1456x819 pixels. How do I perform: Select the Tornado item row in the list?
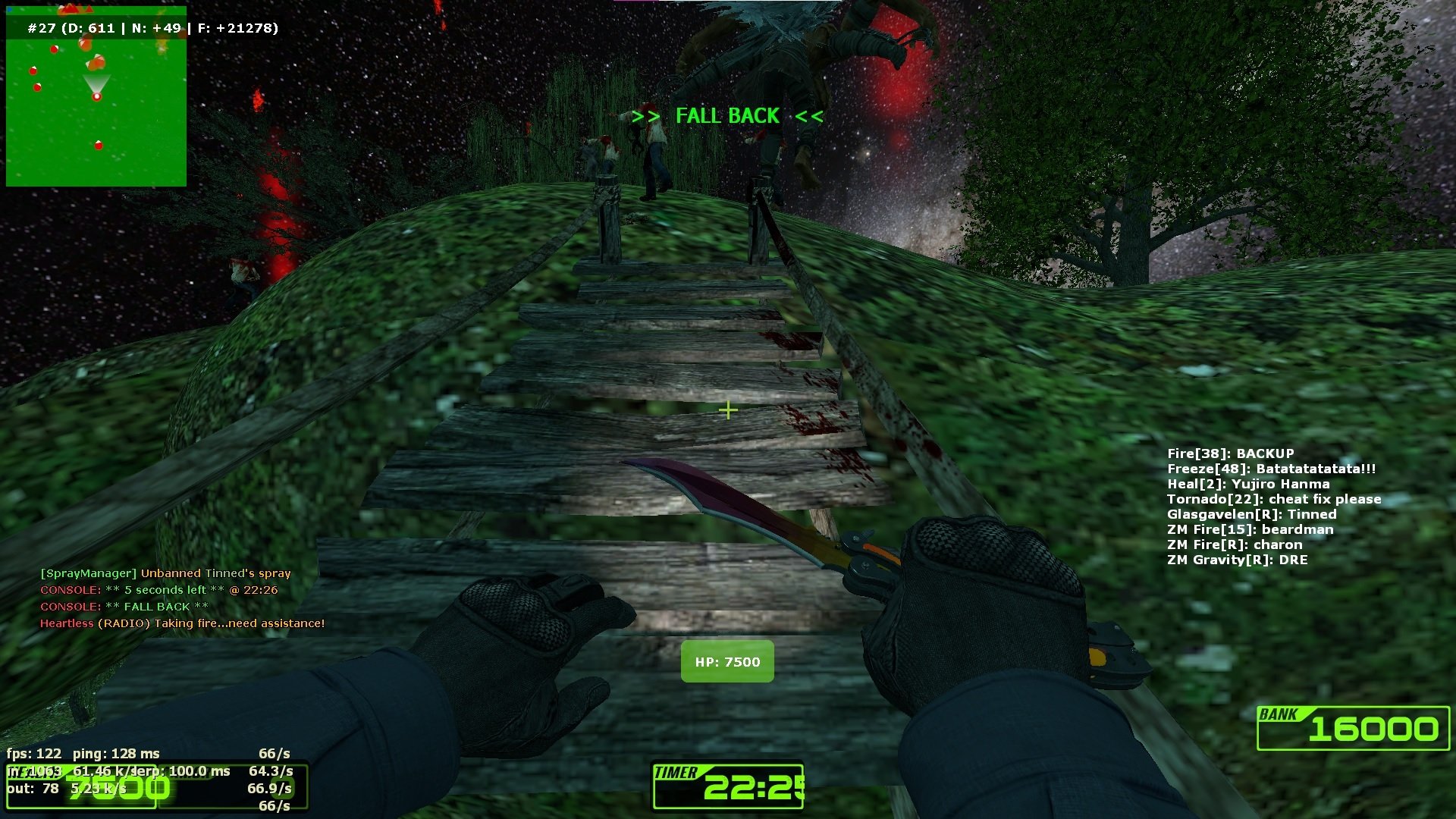[x=1273, y=499]
